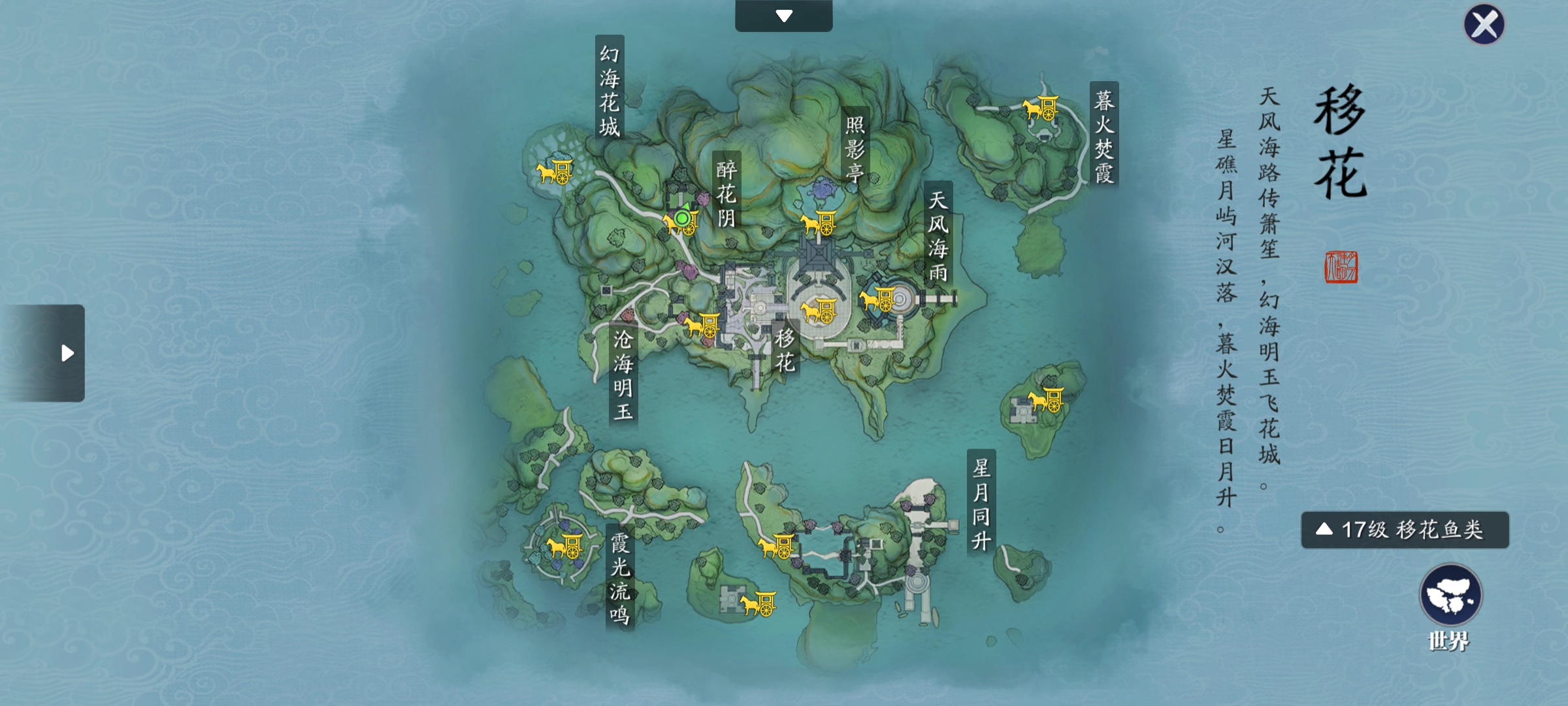This screenshot has width=1568, height=706.
Task: Select the 移花 location label
Action: (x=785, y=350)
